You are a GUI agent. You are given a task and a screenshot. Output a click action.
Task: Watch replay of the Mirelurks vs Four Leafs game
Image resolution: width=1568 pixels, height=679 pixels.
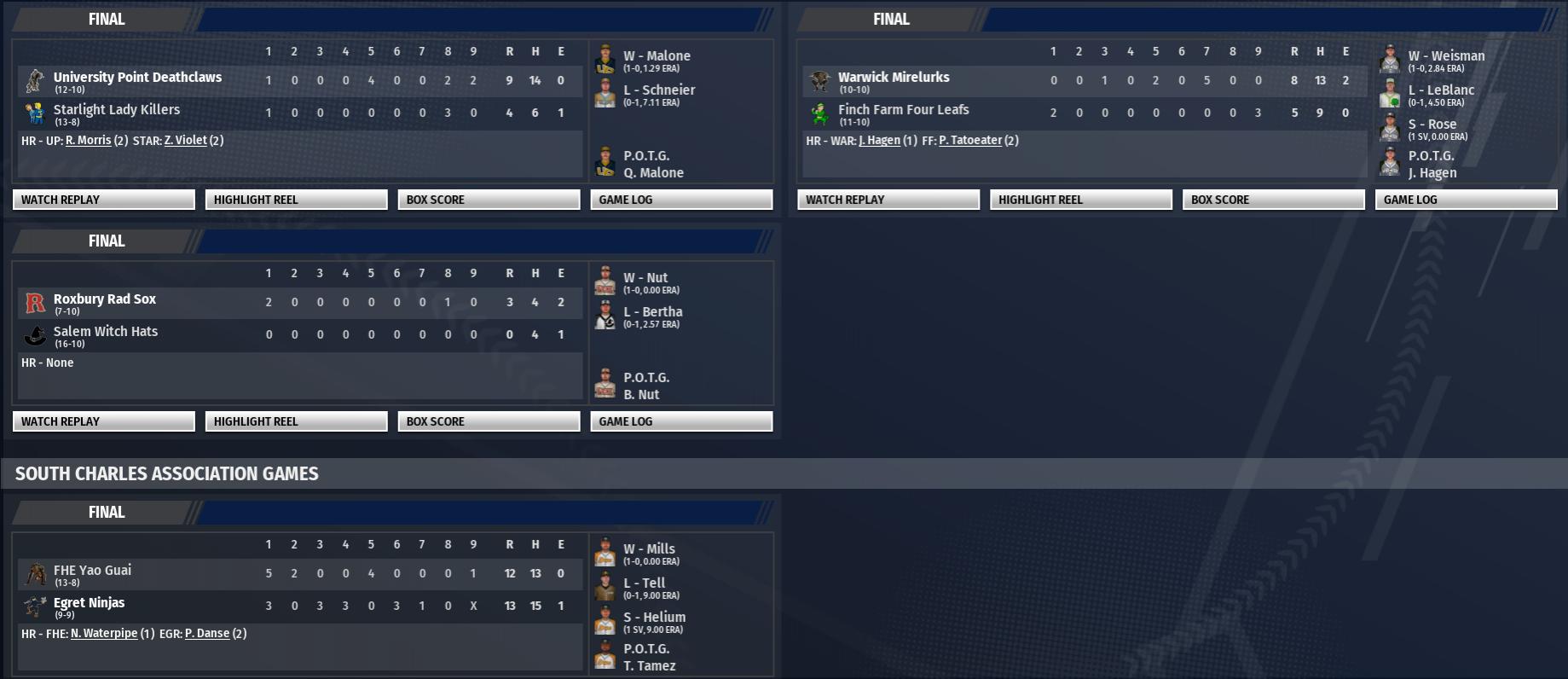pyautogui.click(x=888, y=200)
